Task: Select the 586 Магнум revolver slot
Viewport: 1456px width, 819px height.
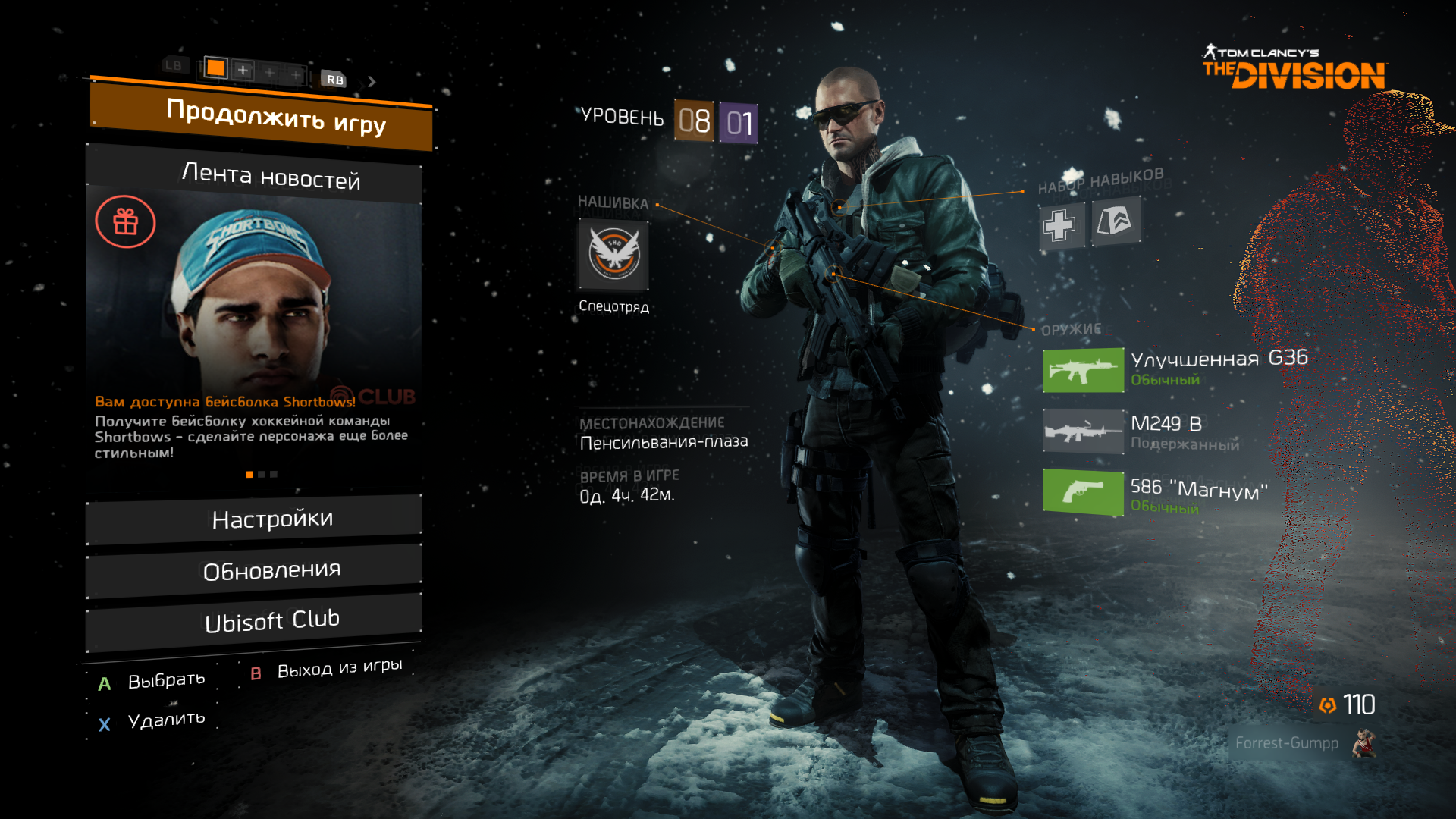Action: click(x=1083, y=492)
